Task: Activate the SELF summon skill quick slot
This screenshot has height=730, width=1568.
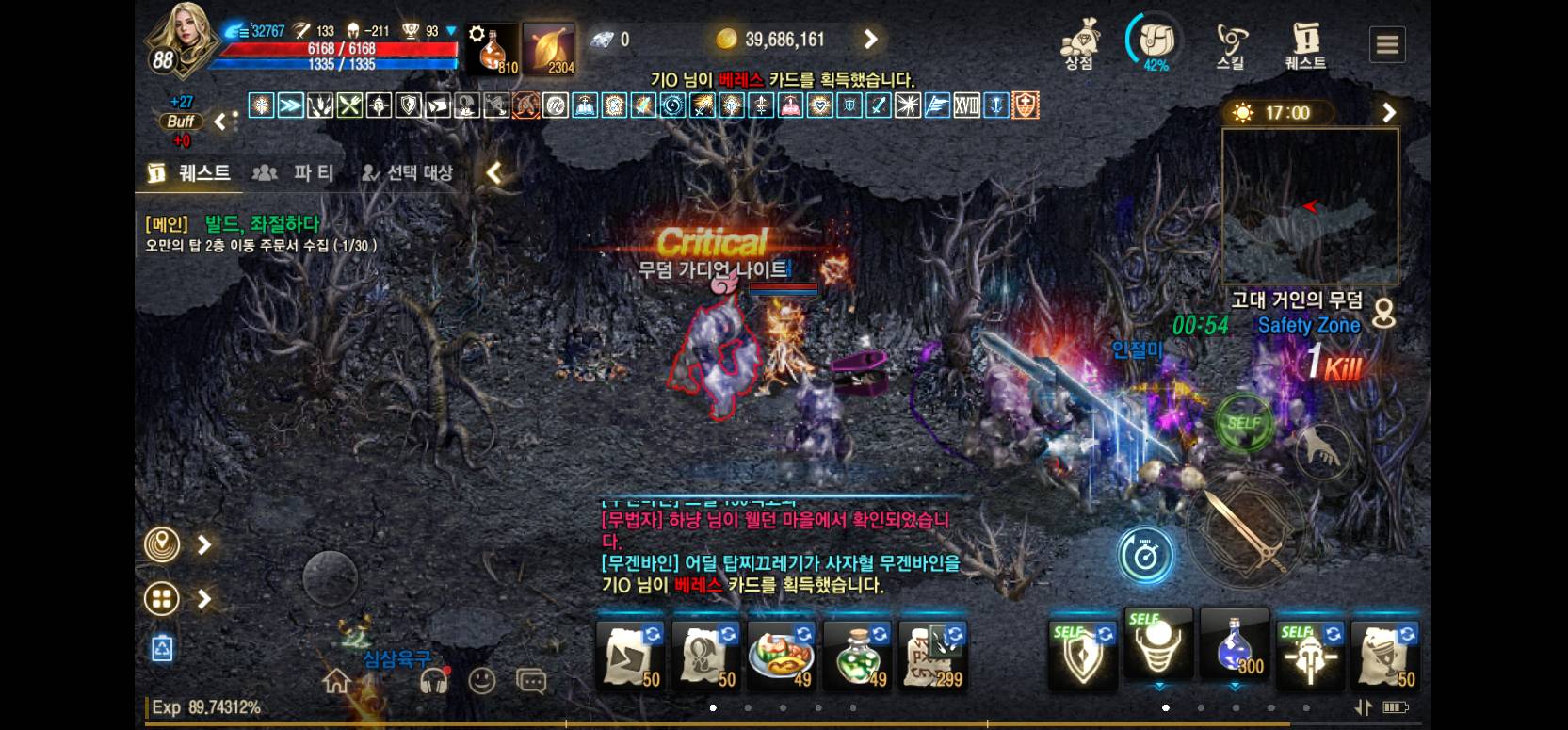Action: pos(1158,648)
